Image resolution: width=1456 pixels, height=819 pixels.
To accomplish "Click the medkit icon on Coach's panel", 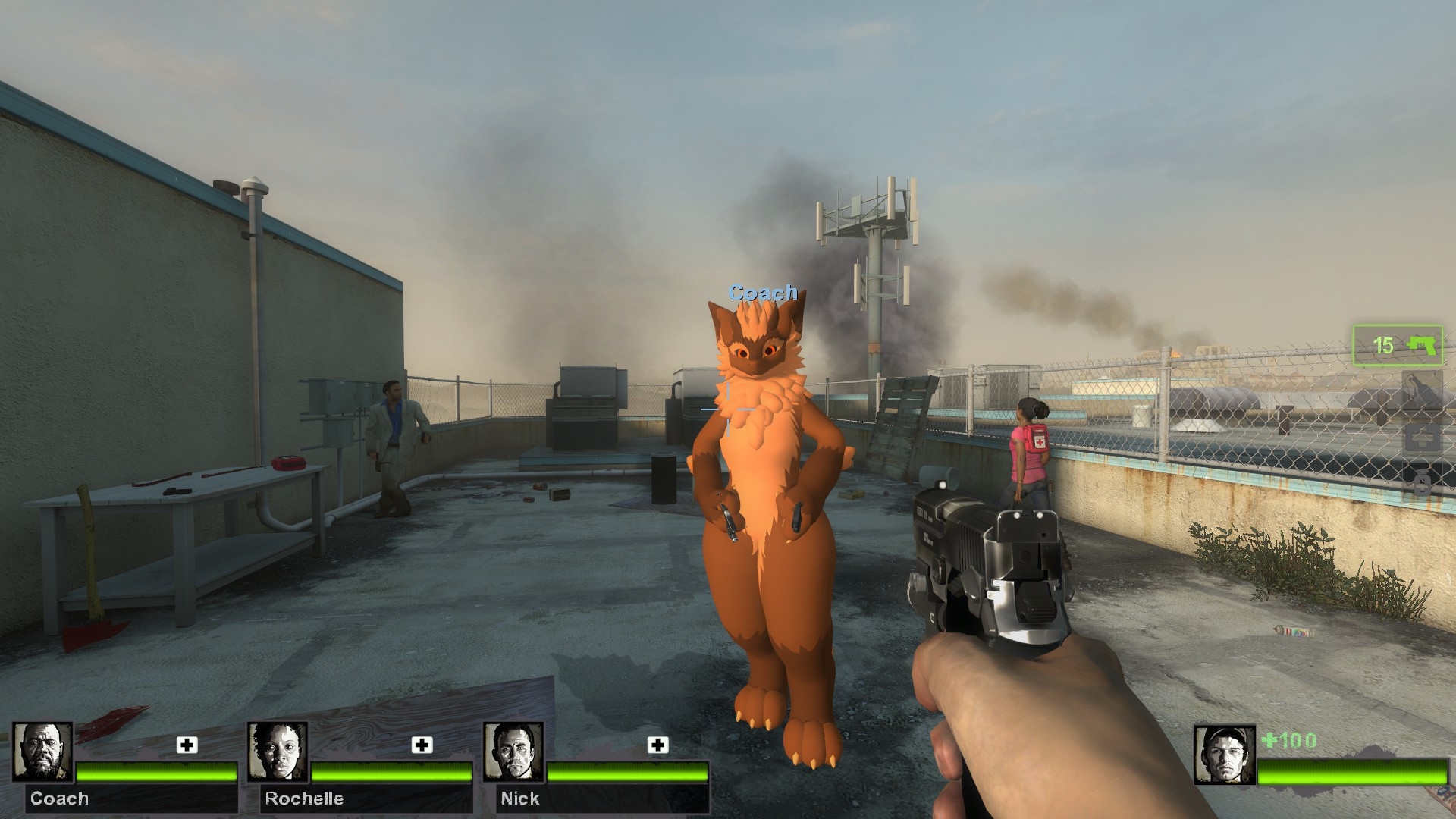I will [187, 745].
